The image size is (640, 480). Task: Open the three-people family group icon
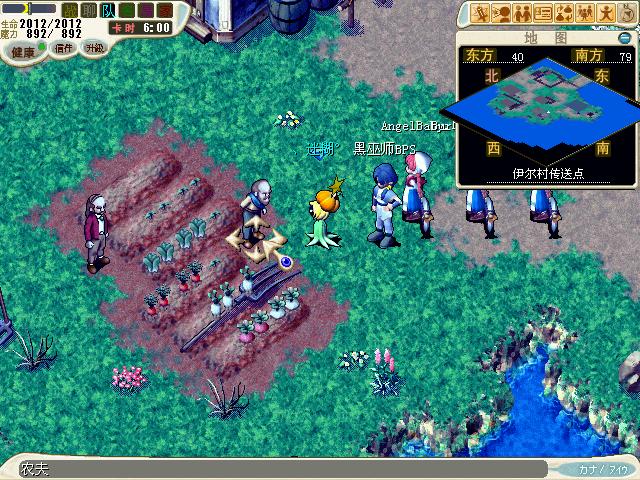tap(585, 13)
